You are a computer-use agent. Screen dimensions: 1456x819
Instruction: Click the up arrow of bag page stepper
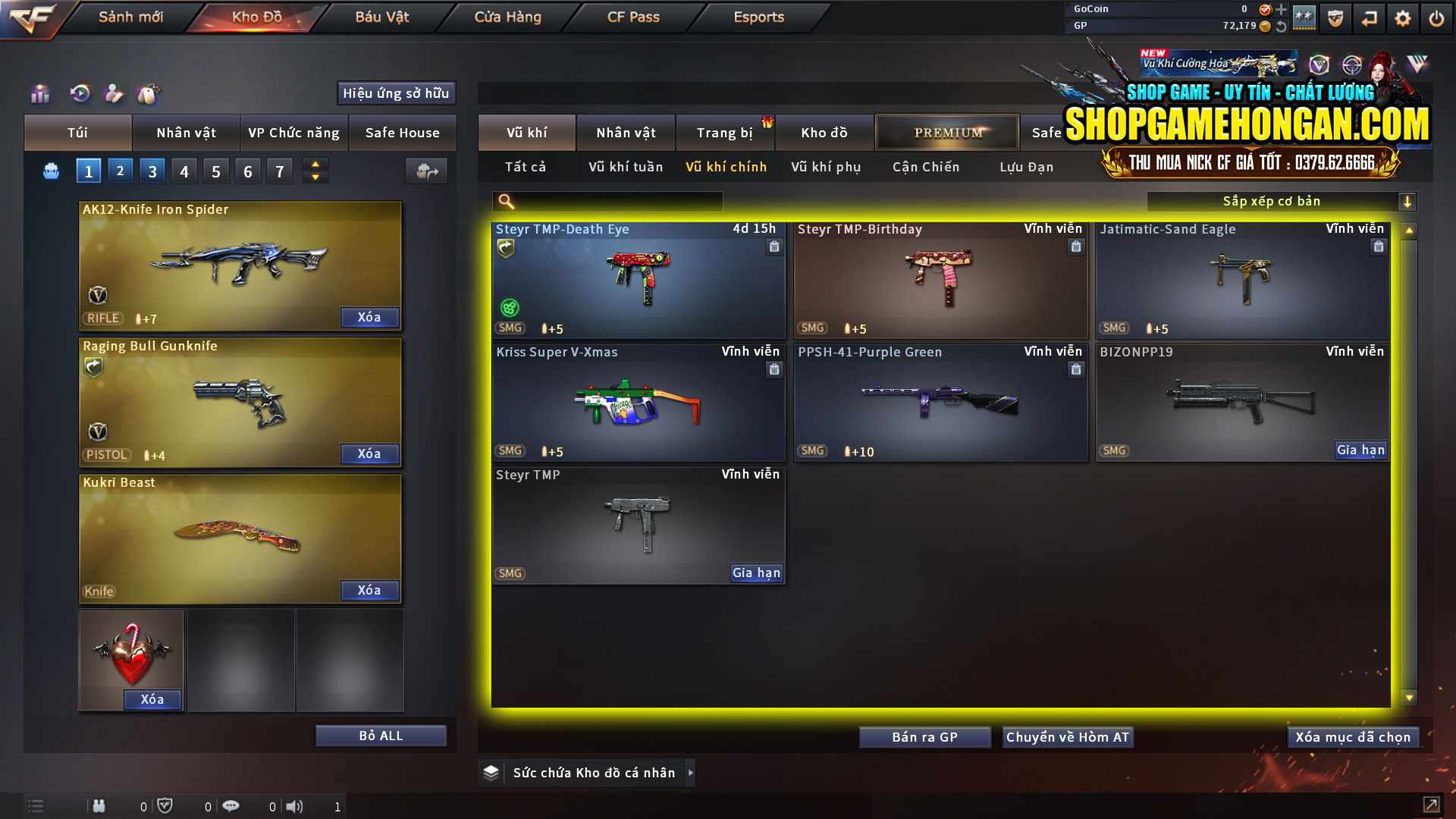315,164
